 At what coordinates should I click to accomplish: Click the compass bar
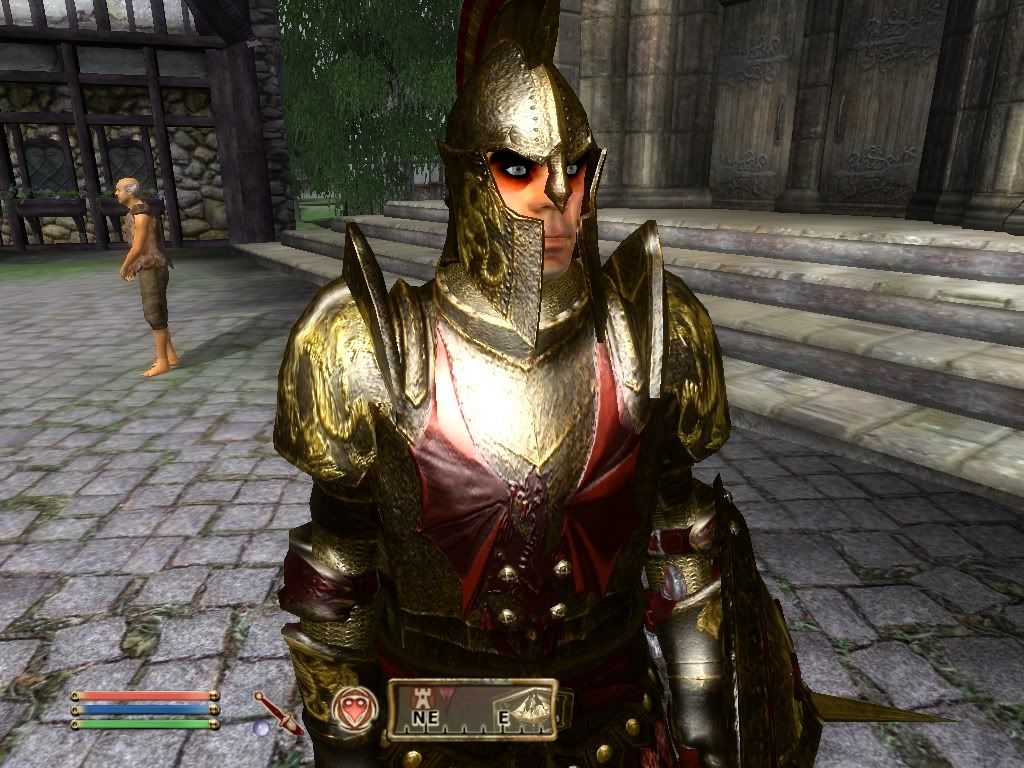point(472,709)
